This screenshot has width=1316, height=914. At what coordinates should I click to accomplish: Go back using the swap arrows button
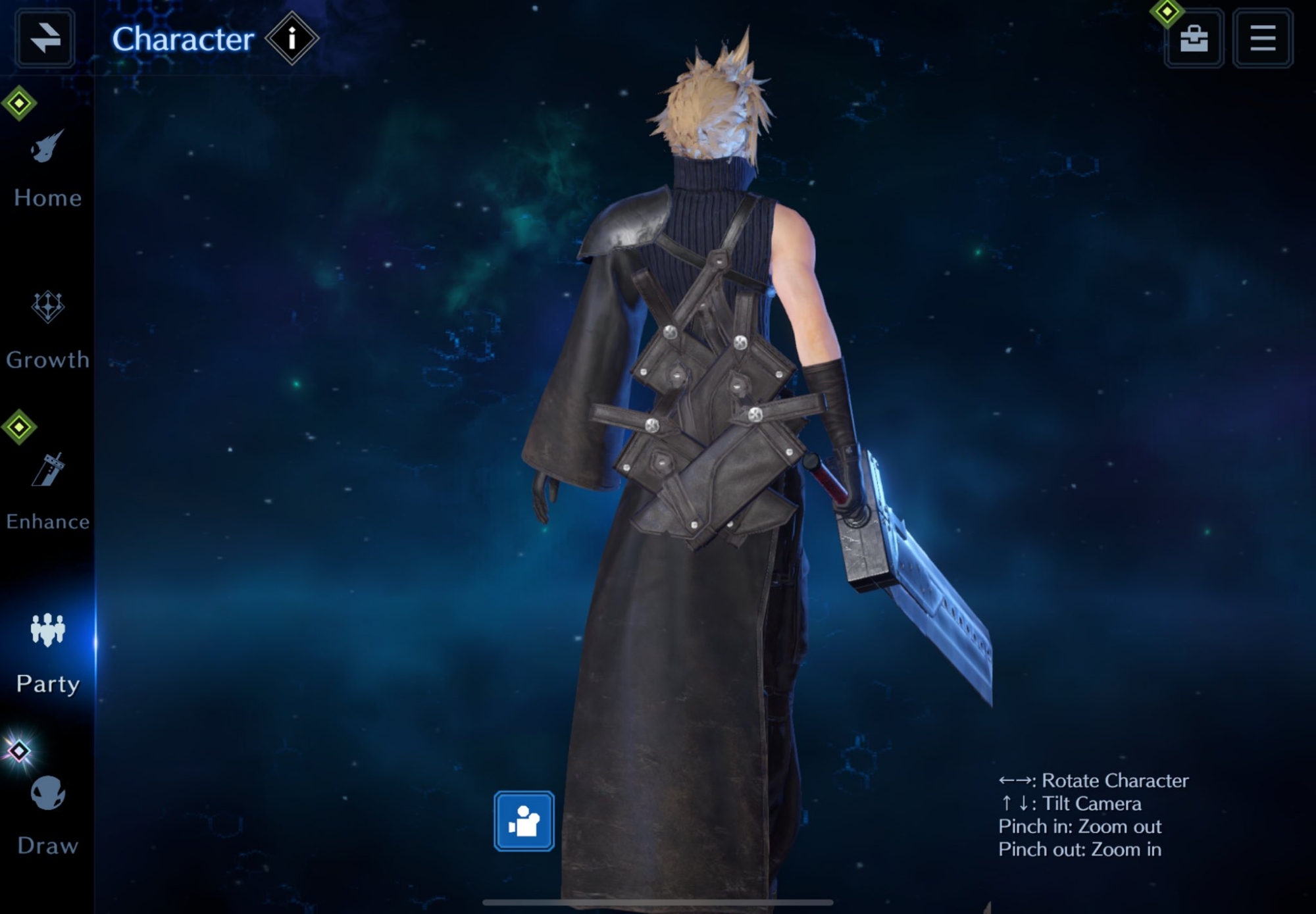pyautogui.click(x=45, y=38)
